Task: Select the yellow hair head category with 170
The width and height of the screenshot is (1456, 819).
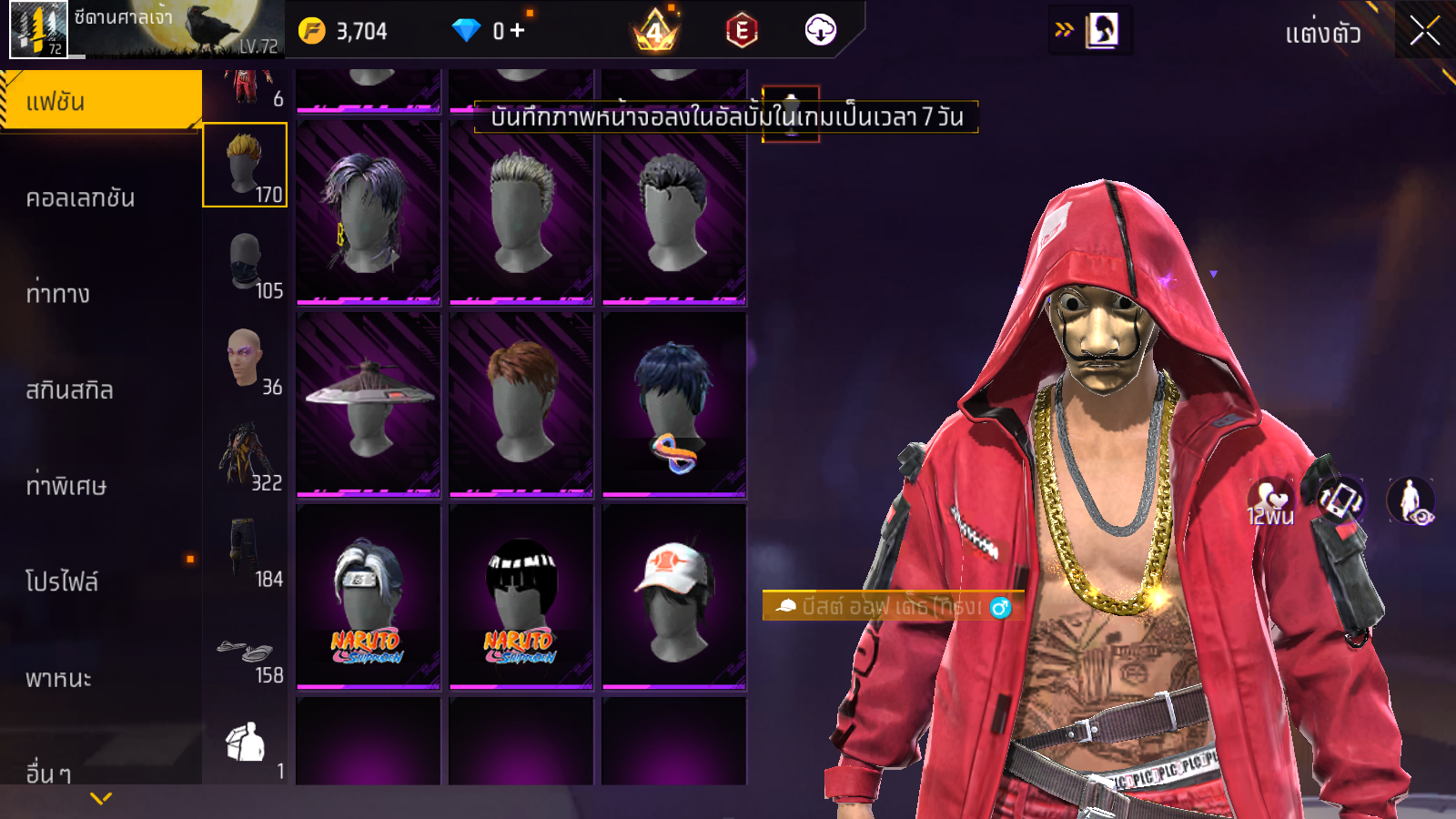Action: [245, 165]
